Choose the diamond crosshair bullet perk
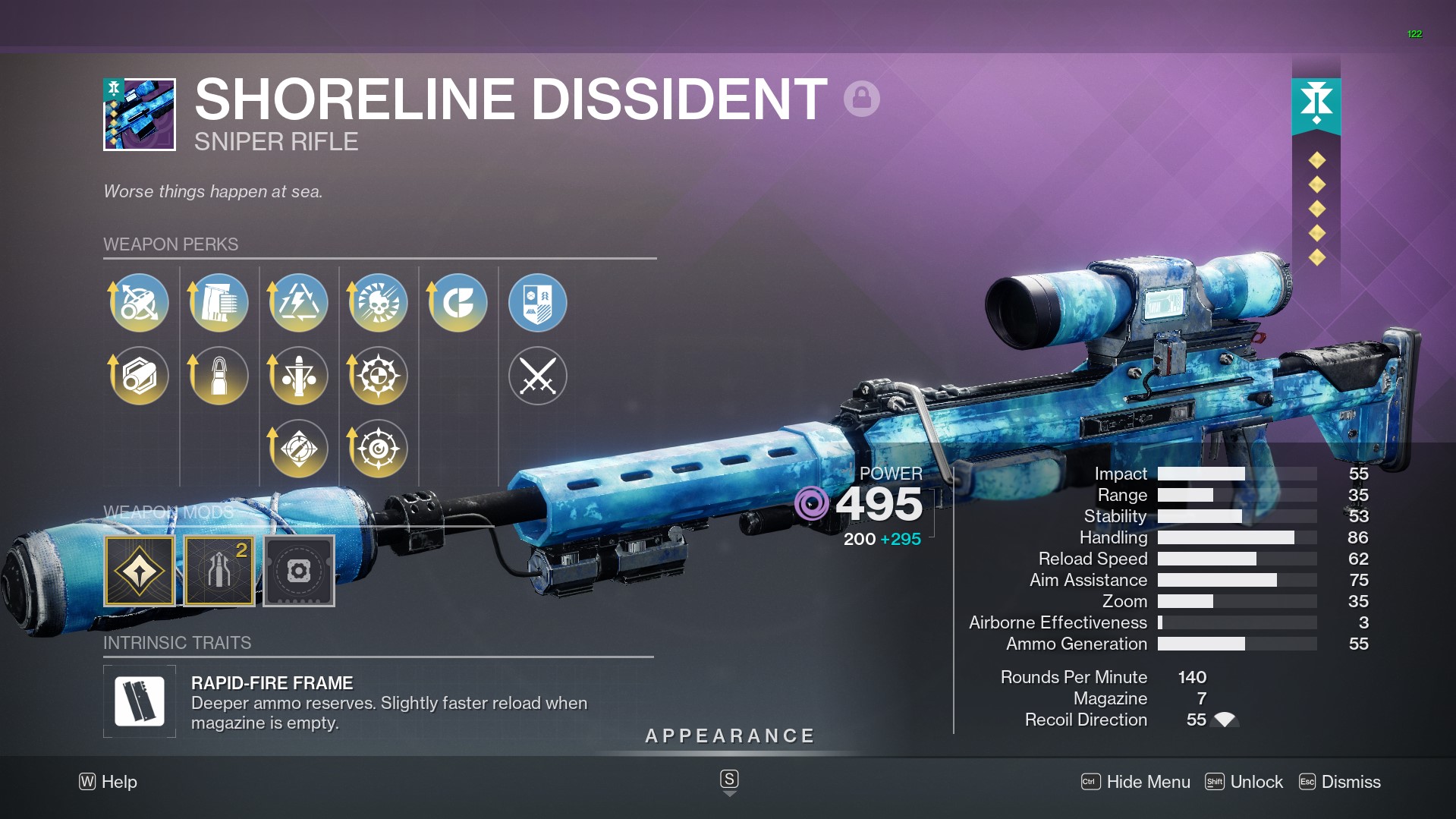The height and width of the screenshot is (819, 1456). (x=299, y=449)
